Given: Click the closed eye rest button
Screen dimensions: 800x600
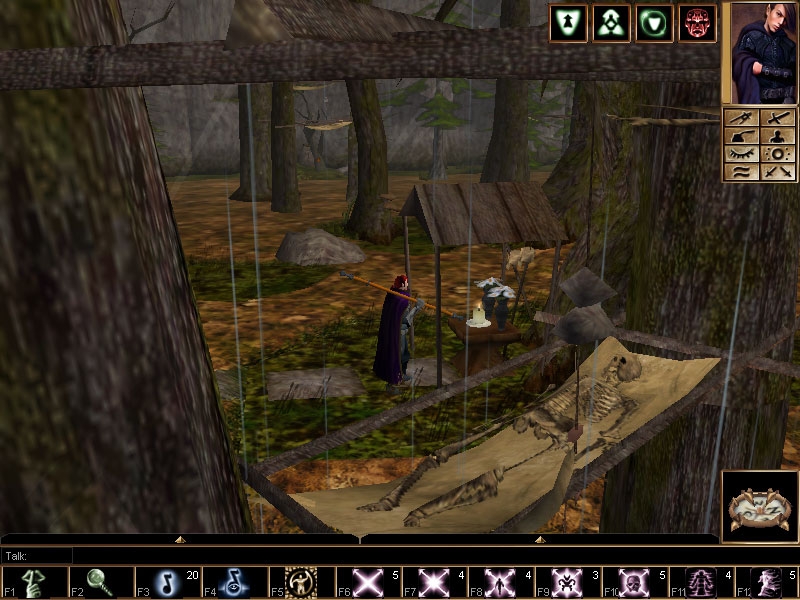Looking at the screenshot, I should (741, 154).
